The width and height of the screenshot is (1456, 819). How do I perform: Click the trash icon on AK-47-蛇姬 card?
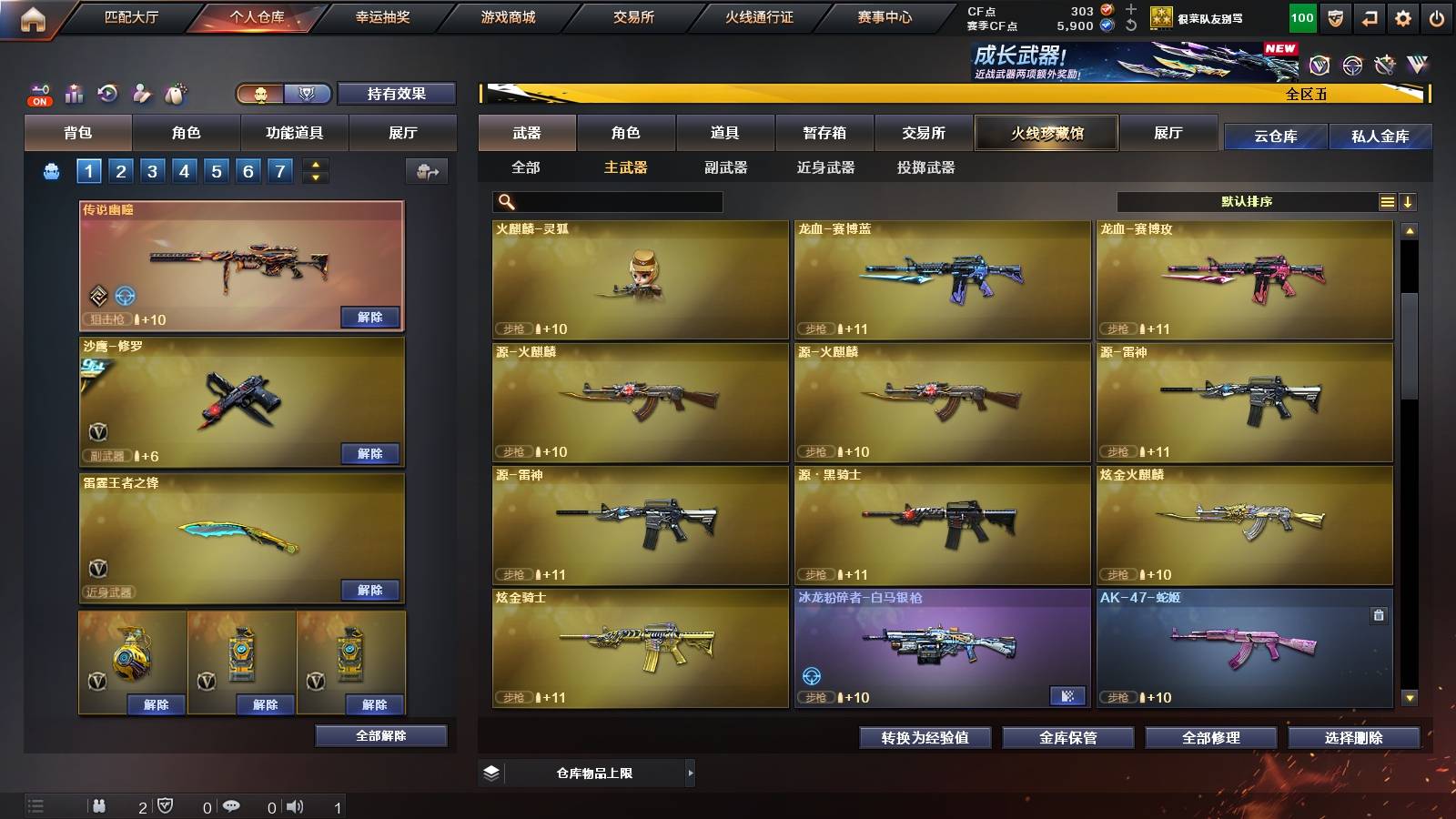pyautogui.click(x=1377, y=615)
